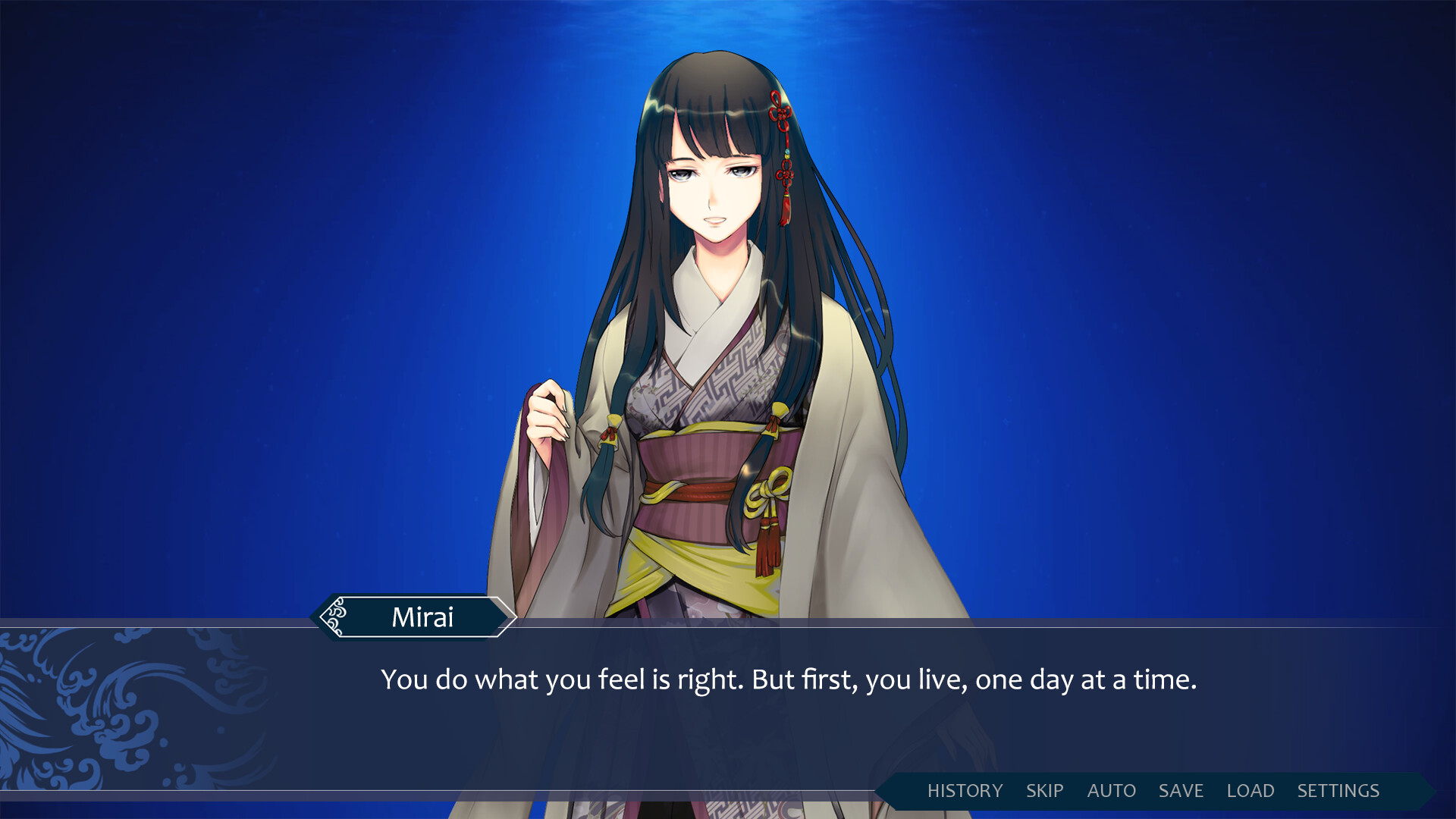This screenshot has height=819, width=1456.
Task: Click SAVE to store your progress
Action: point(1179,791)
